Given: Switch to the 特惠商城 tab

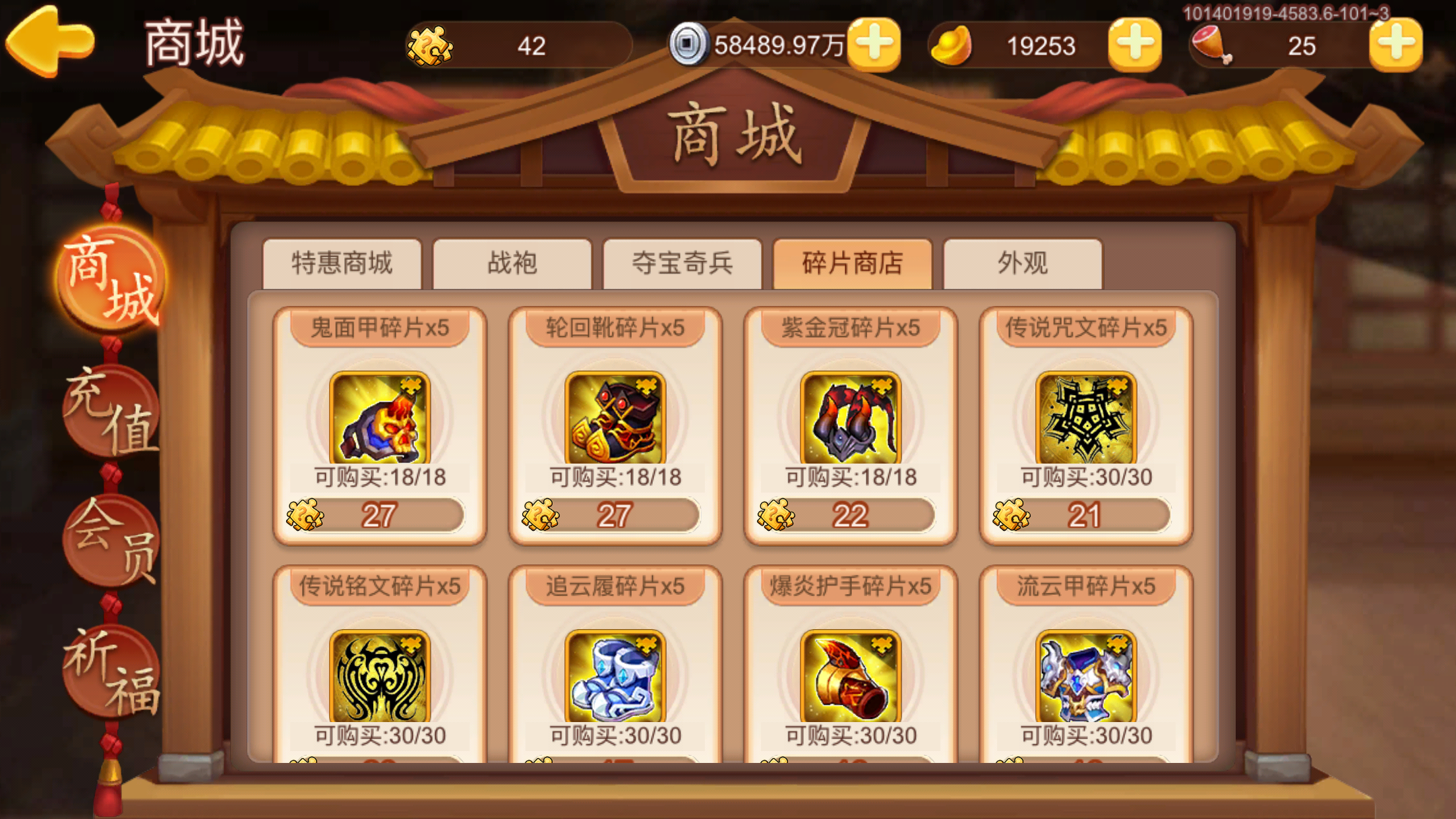Looking at the screenshot, I should [x=342, y=264].
